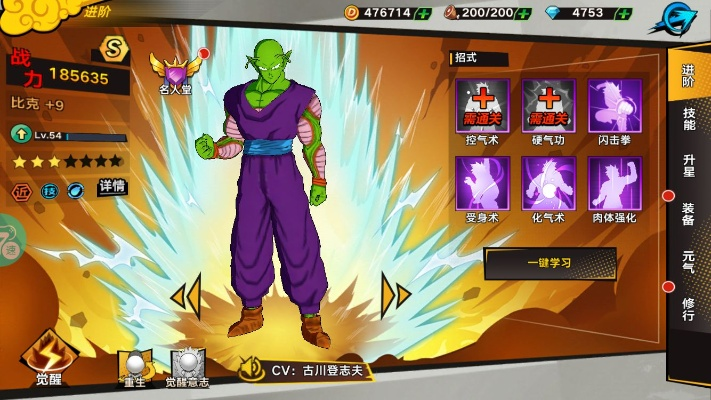
Task: Open the 进阶 tab
Action: 689,76
